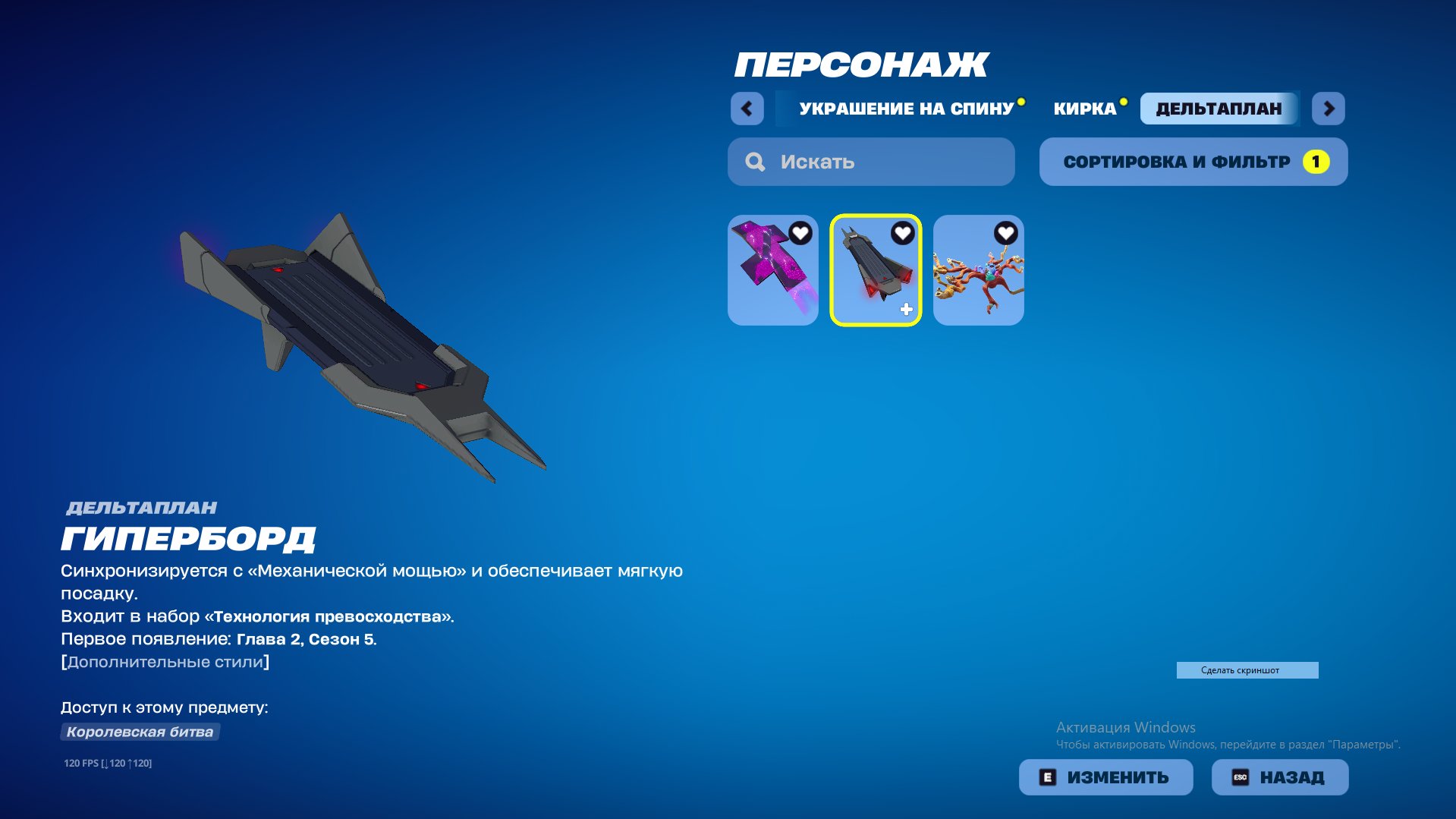Switch to the КИРКА tab
The height and width of the screenshot is (819, 1456).
pos(1083,109)
